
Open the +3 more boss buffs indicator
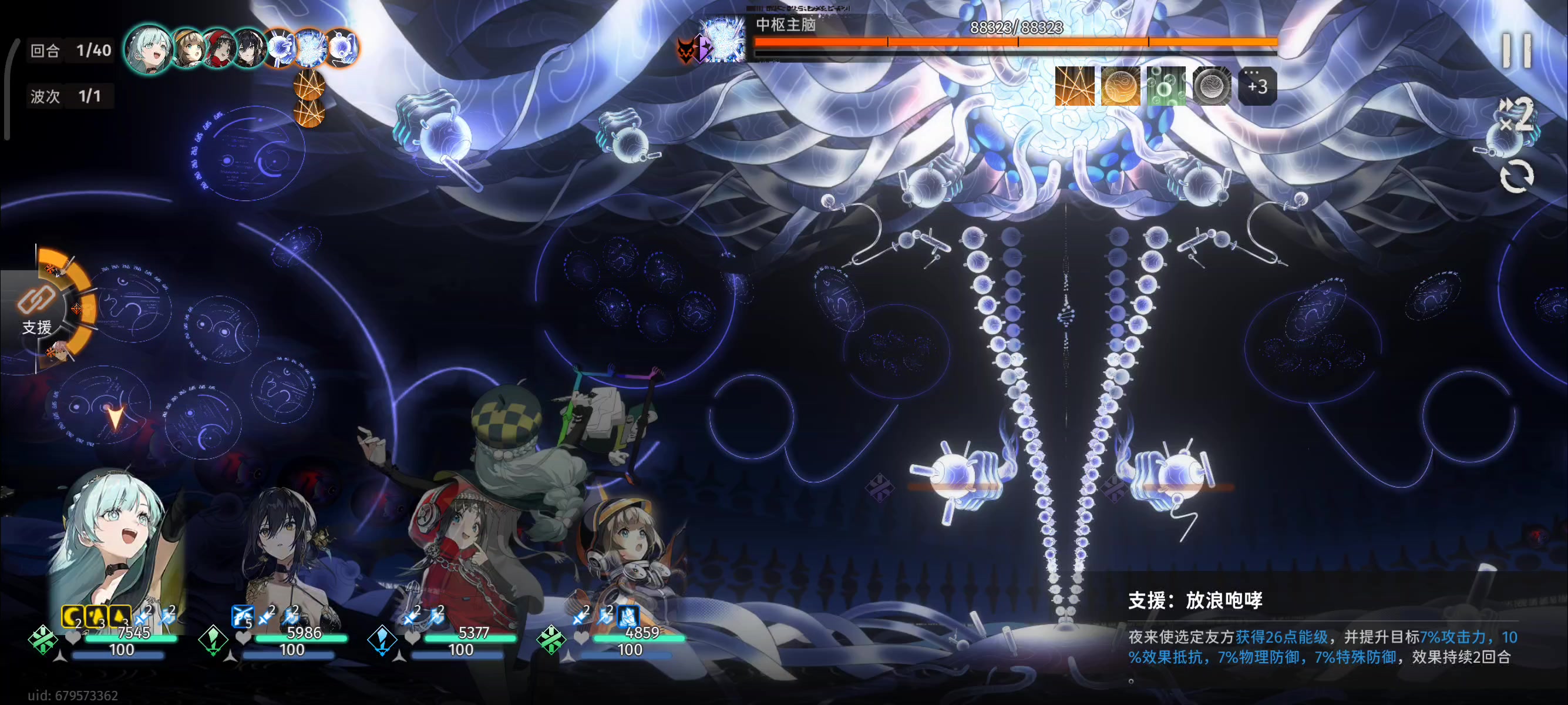click(x=1257, y=86)
